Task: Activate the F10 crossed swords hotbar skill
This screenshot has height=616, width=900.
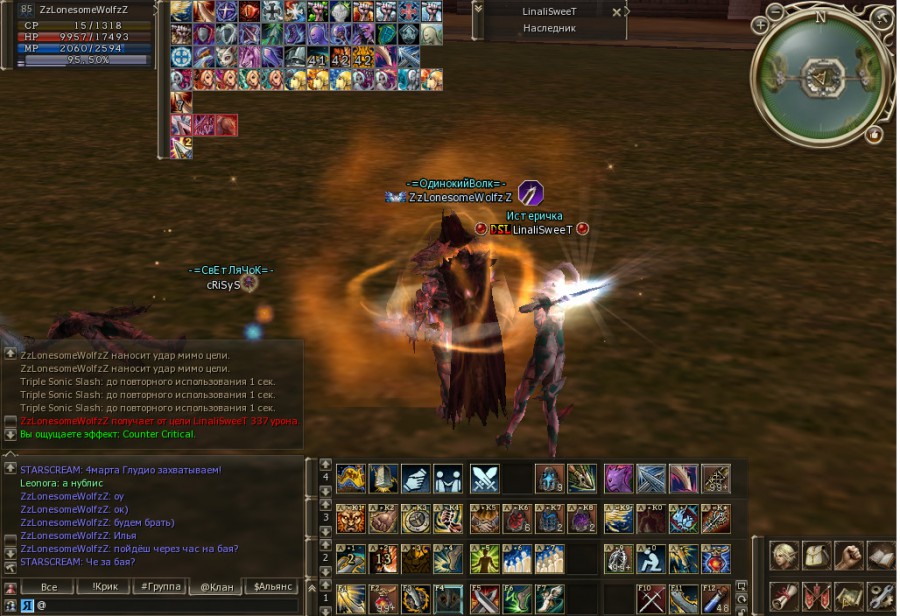Action: tap(651, 598)
